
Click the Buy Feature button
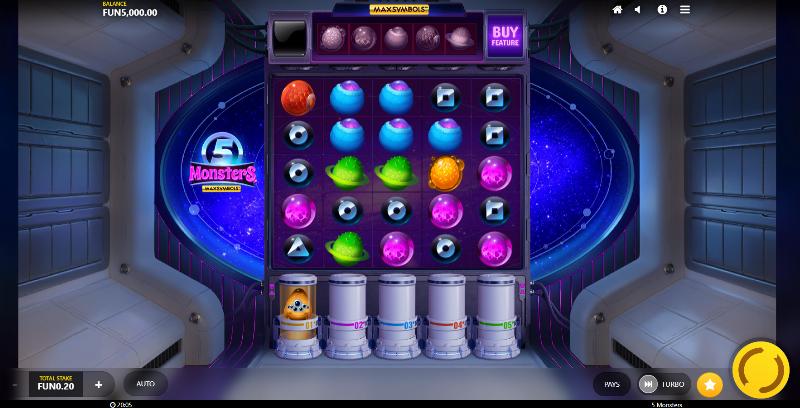click(505, 37)
